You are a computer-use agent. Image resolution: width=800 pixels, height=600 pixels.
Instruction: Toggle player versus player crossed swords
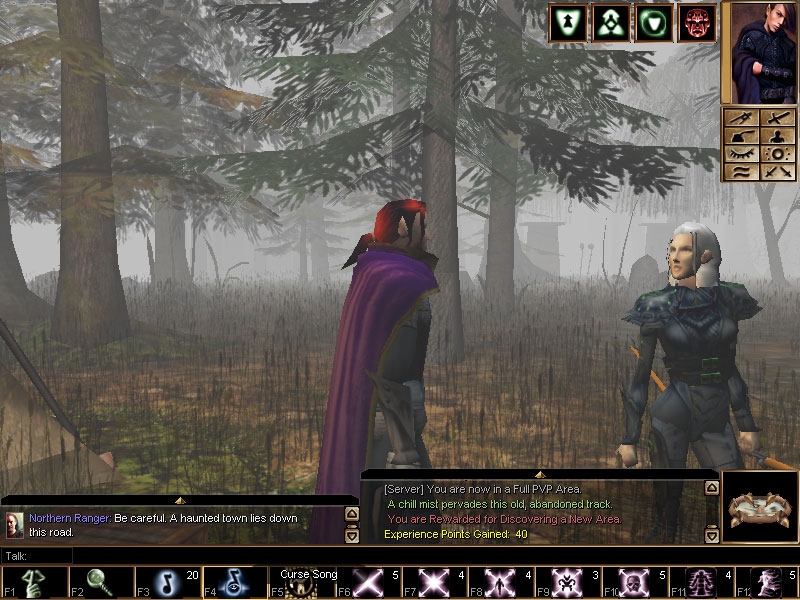point(777,171)
